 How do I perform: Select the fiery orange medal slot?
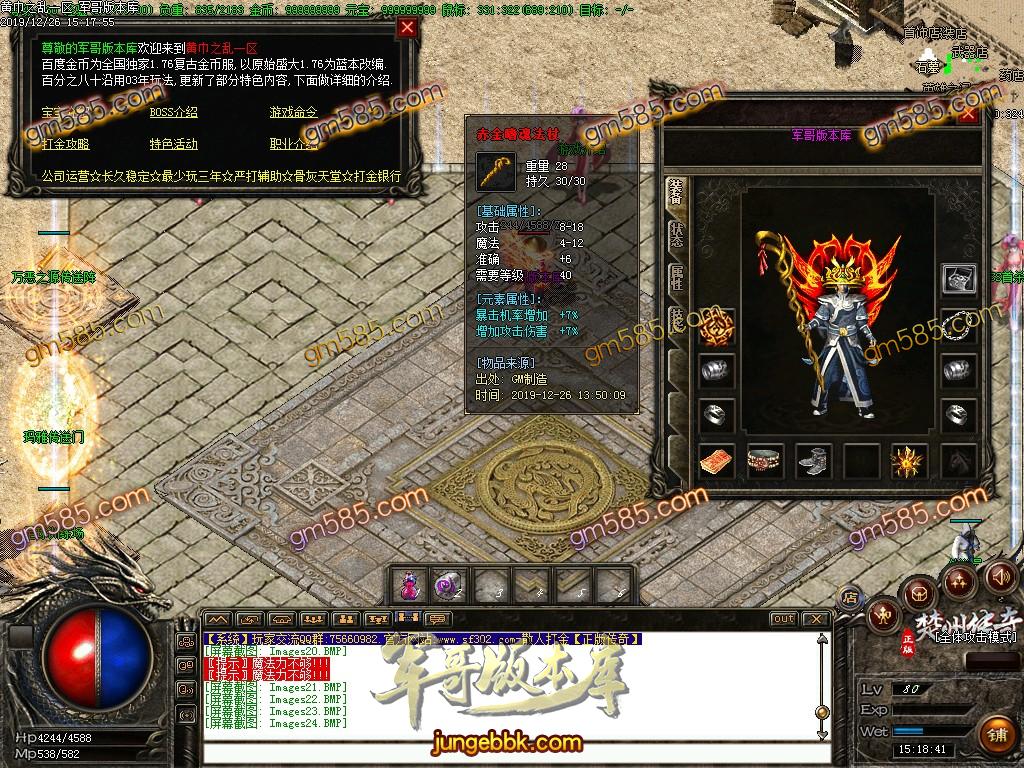pyautogui.click(x=717, y=323)
